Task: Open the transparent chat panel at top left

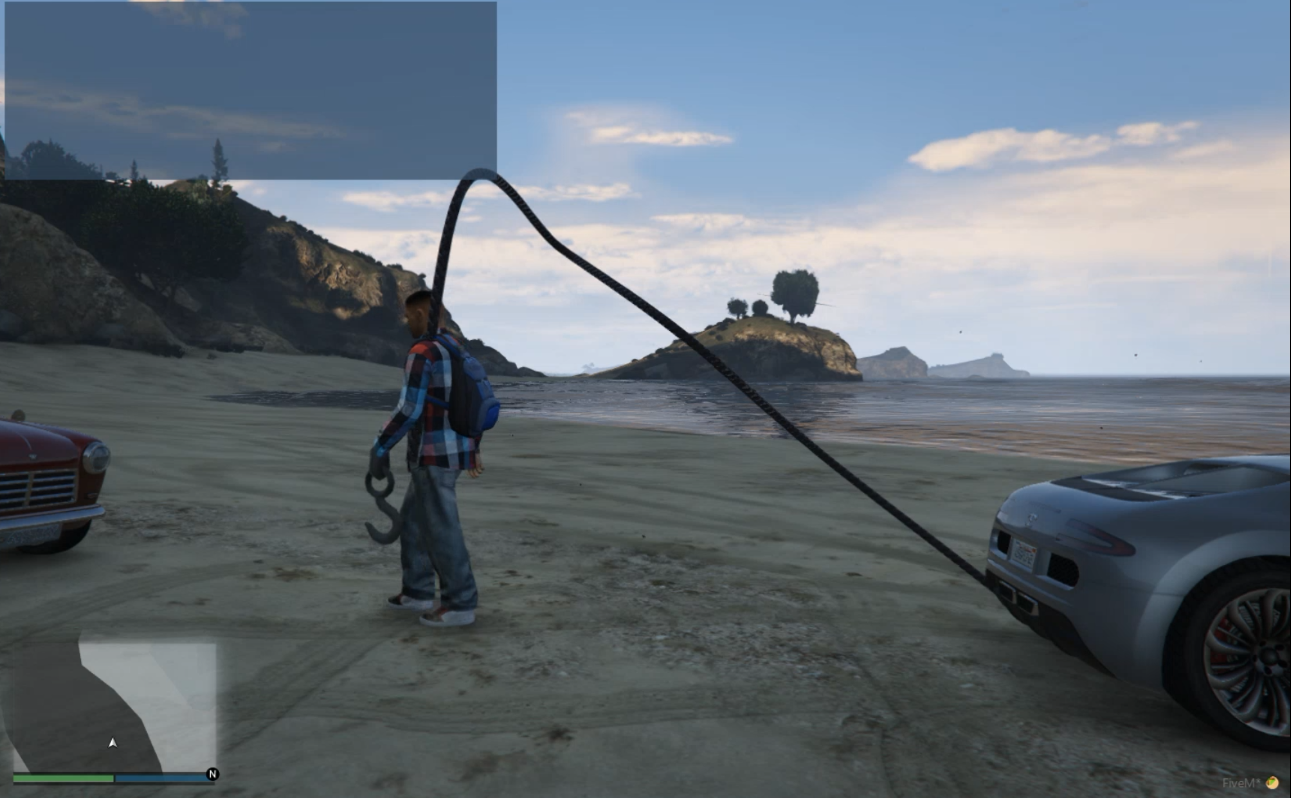Action: coord(250,90)
